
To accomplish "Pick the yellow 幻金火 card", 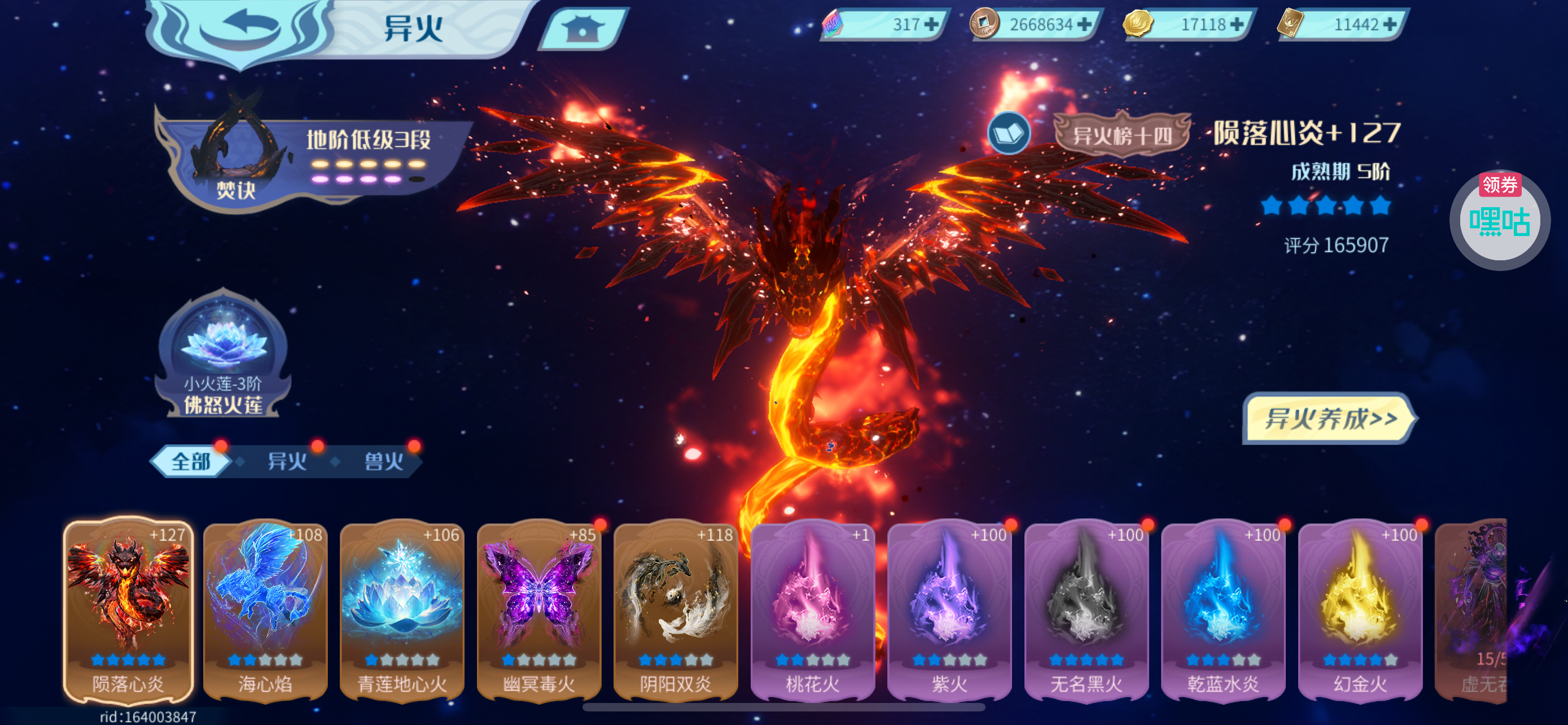I will pos(1360,610).
